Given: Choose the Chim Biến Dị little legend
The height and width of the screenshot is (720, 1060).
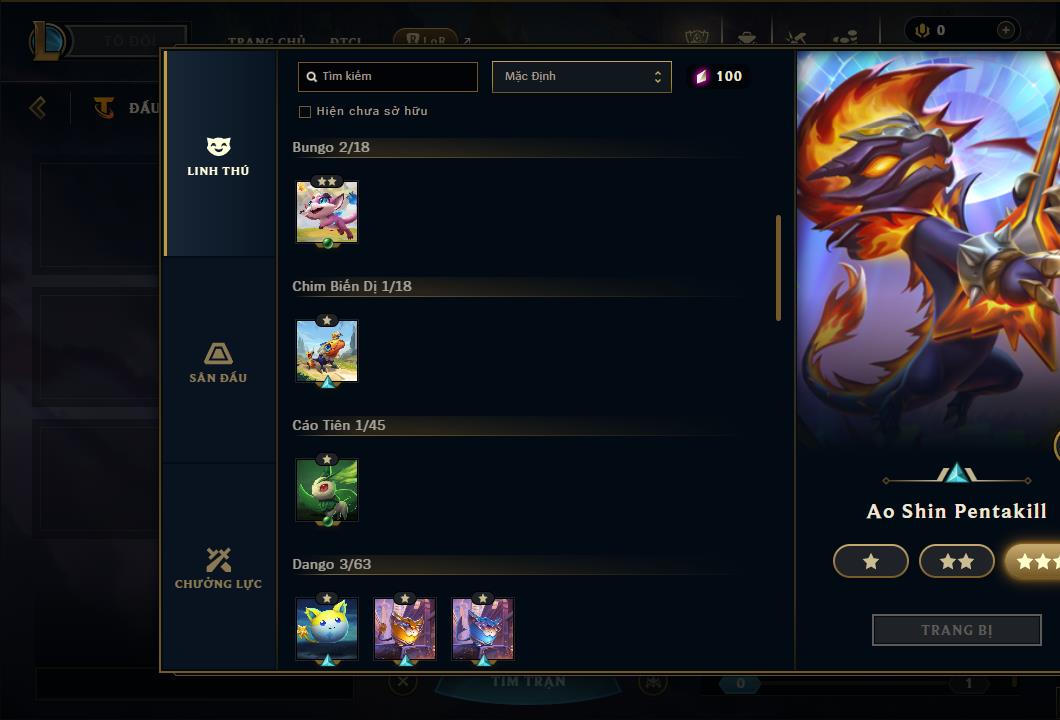Looking at the screenshot, I should click(x=327, y=351).
